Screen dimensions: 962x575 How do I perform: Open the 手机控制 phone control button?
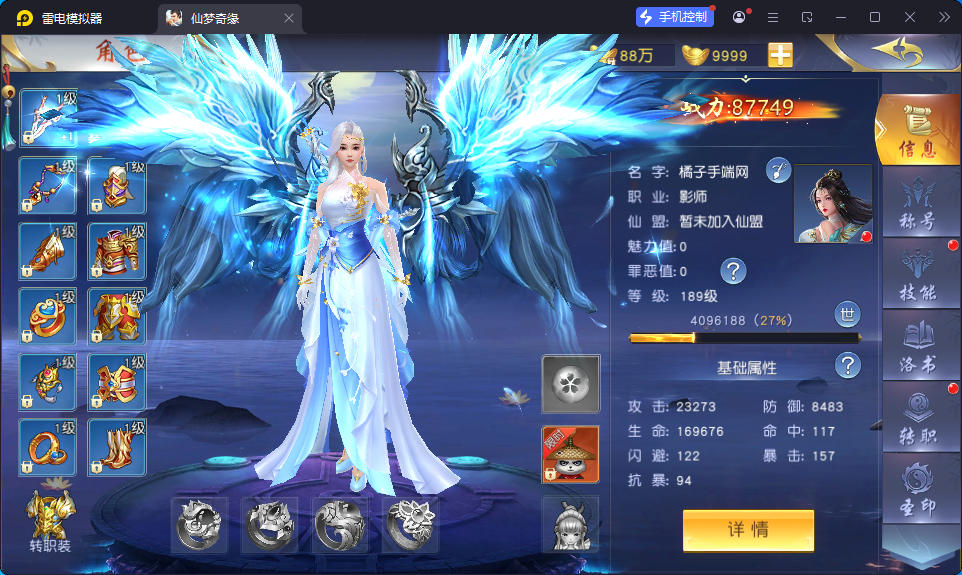pyautogui.click(x=674, y=17)
